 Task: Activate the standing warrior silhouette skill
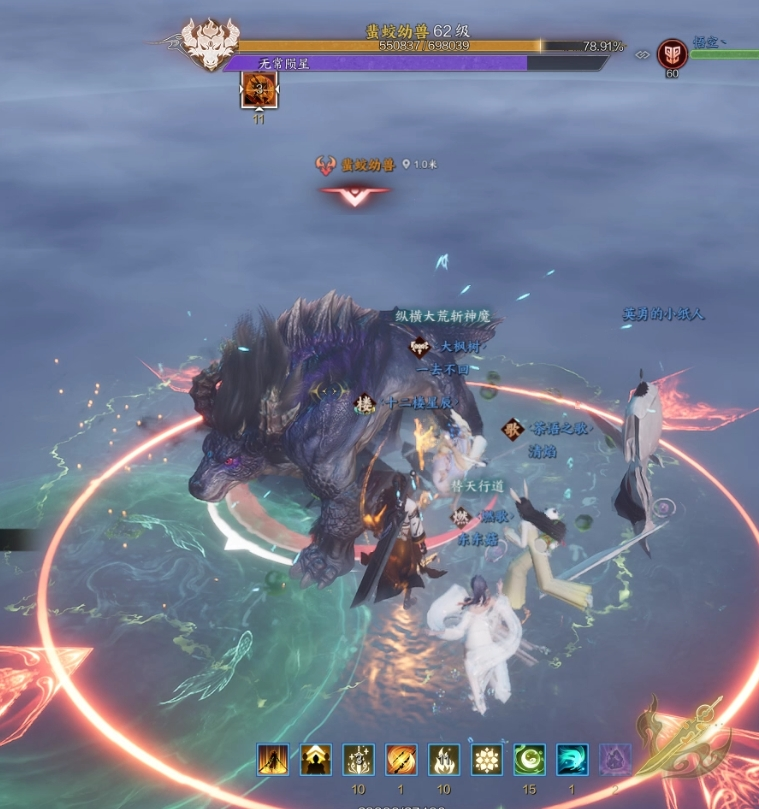(272, 760)
